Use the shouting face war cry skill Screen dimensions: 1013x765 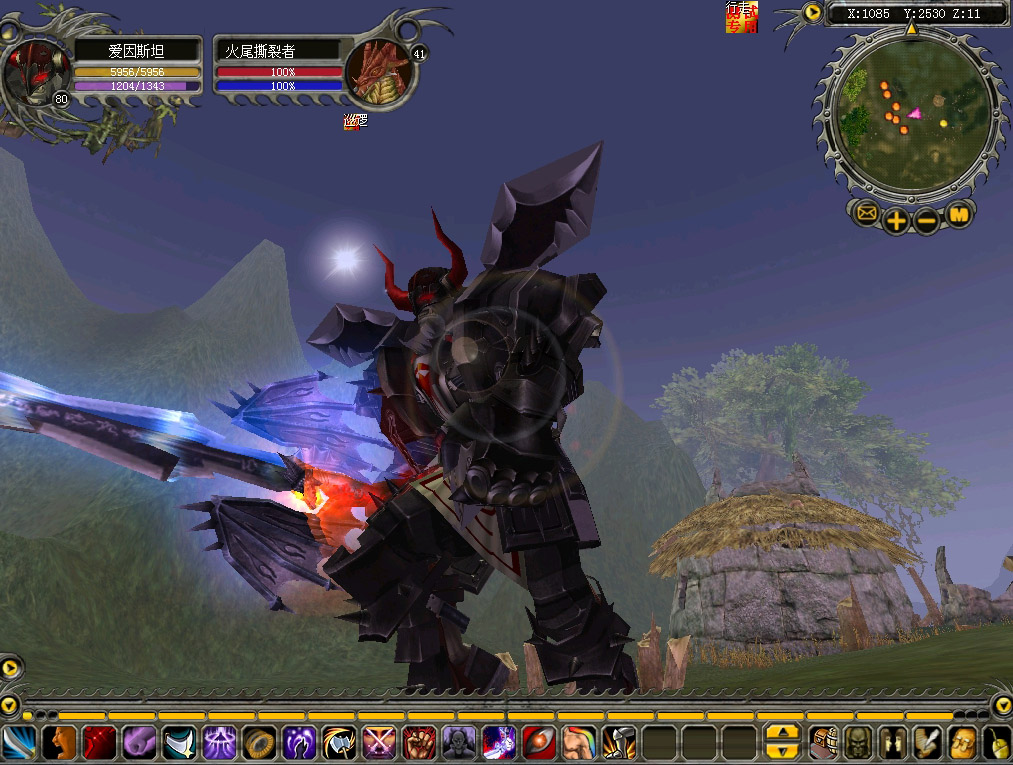pos(60,743)
